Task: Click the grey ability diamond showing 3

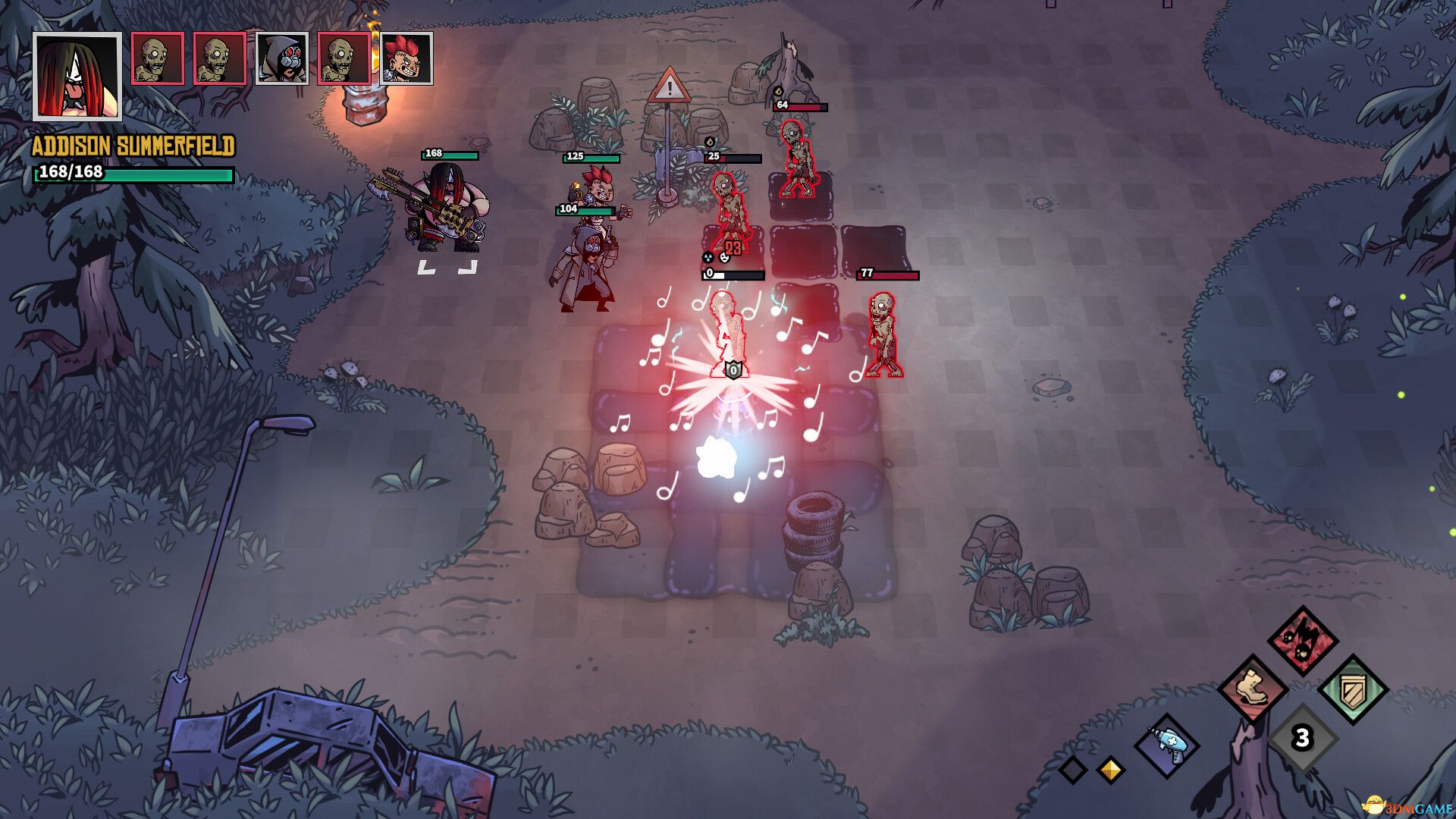Action: point(1302,738)
